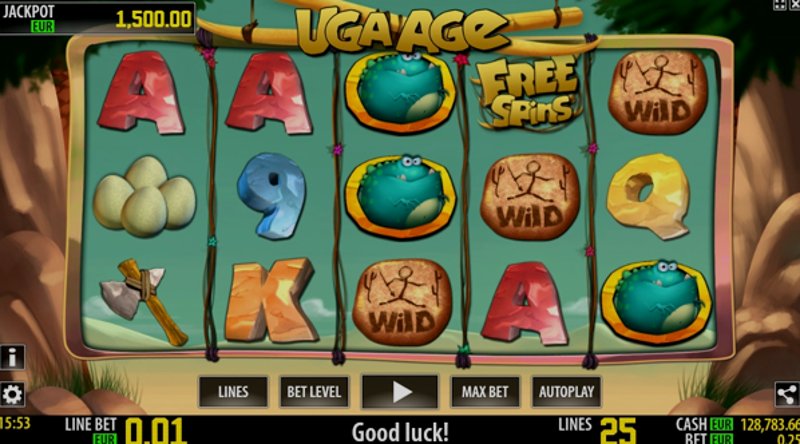The image size is (800, 444).
Task: Start Autoplay spins
Action: tap(567, 391)
